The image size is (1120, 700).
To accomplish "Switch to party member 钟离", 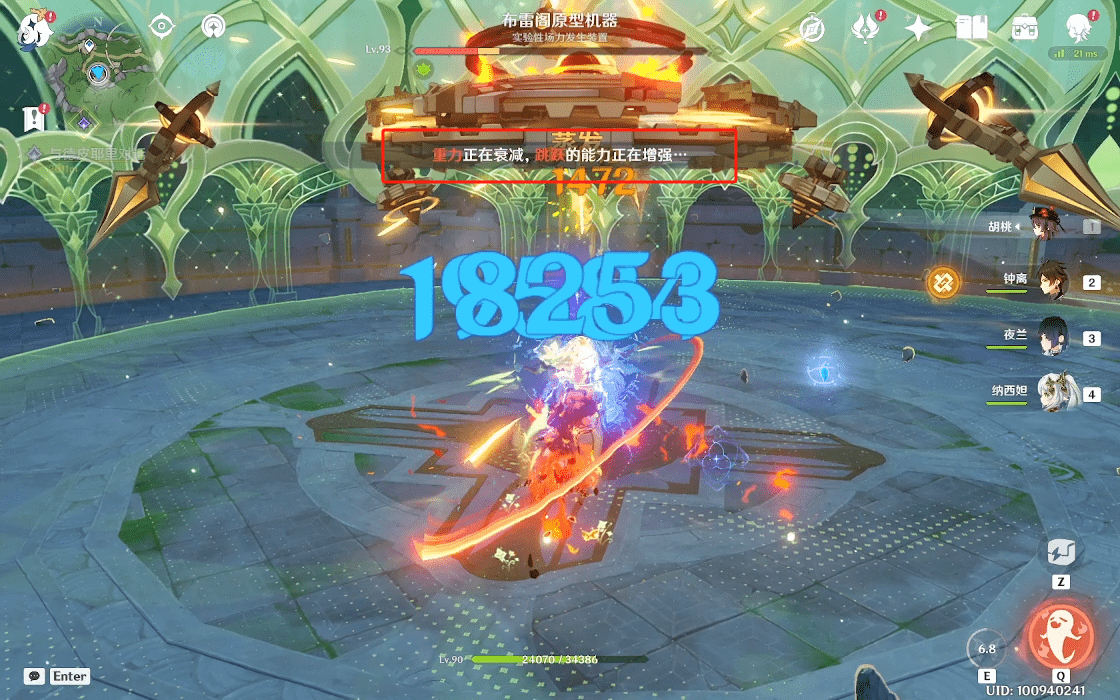I will click(1052, 282).
